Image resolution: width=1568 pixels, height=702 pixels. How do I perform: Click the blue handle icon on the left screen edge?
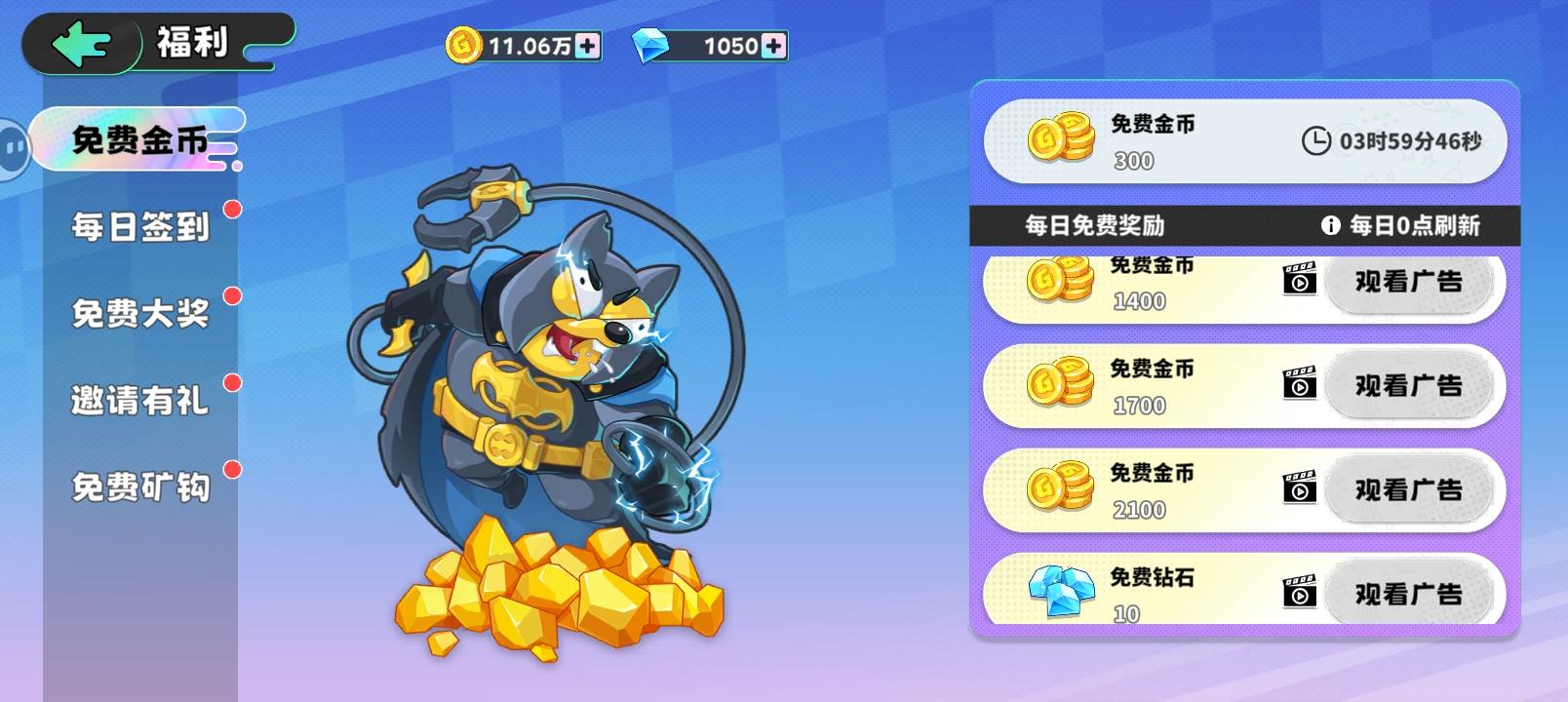pos(12,146)
